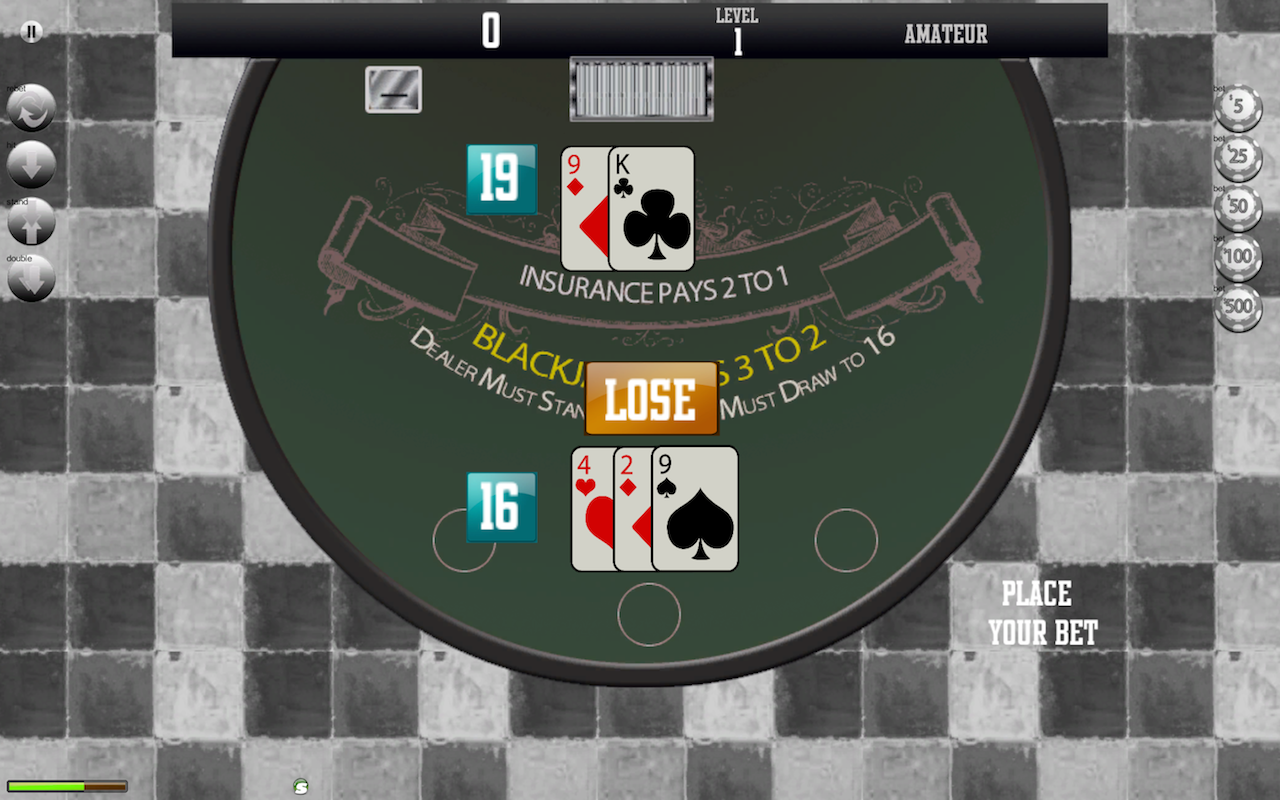Select the double down button
The height and width of the screenshot is (800, 1280).
[31, 279]
